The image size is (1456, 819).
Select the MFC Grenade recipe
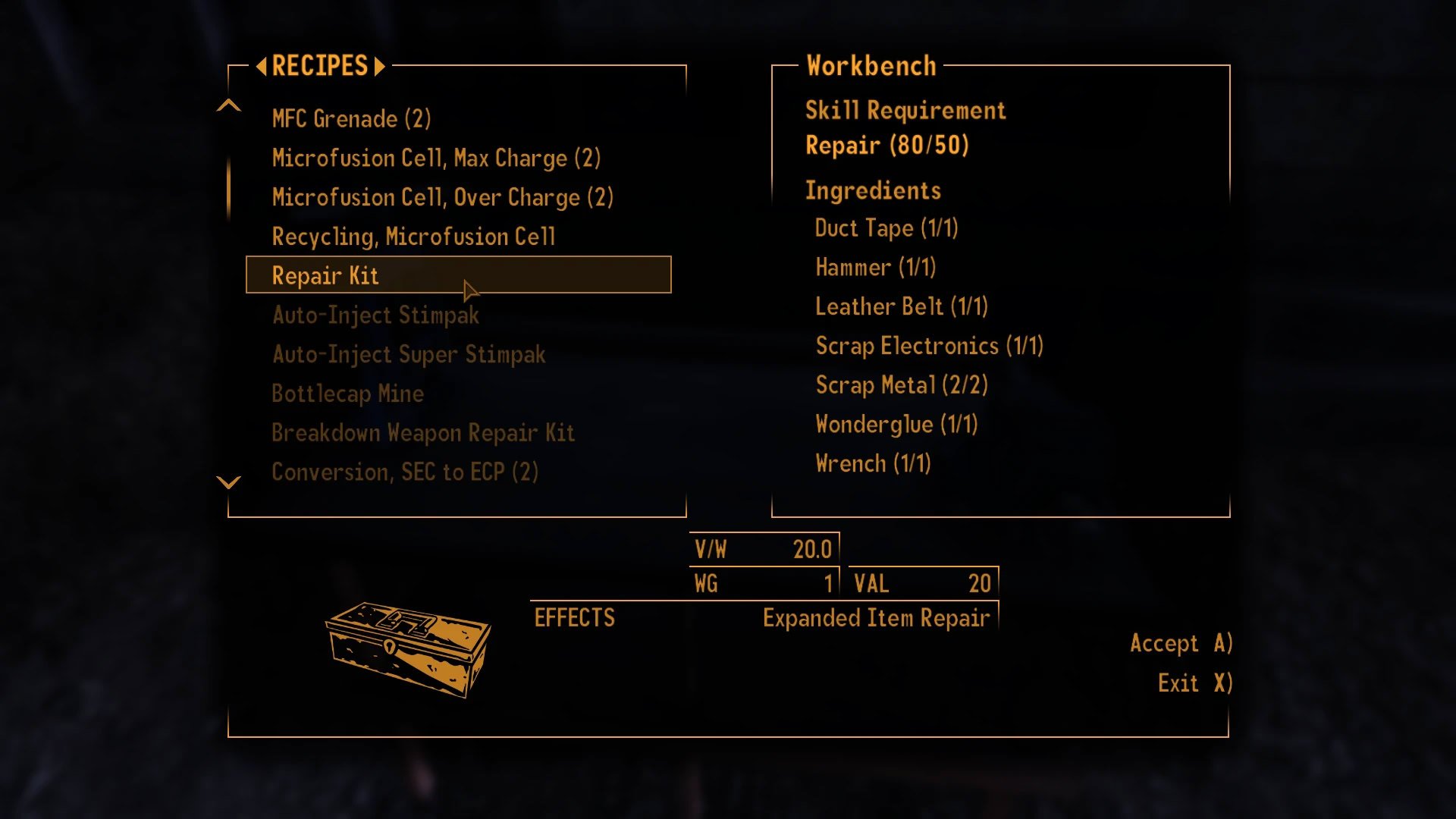click(x=351, y=119)
